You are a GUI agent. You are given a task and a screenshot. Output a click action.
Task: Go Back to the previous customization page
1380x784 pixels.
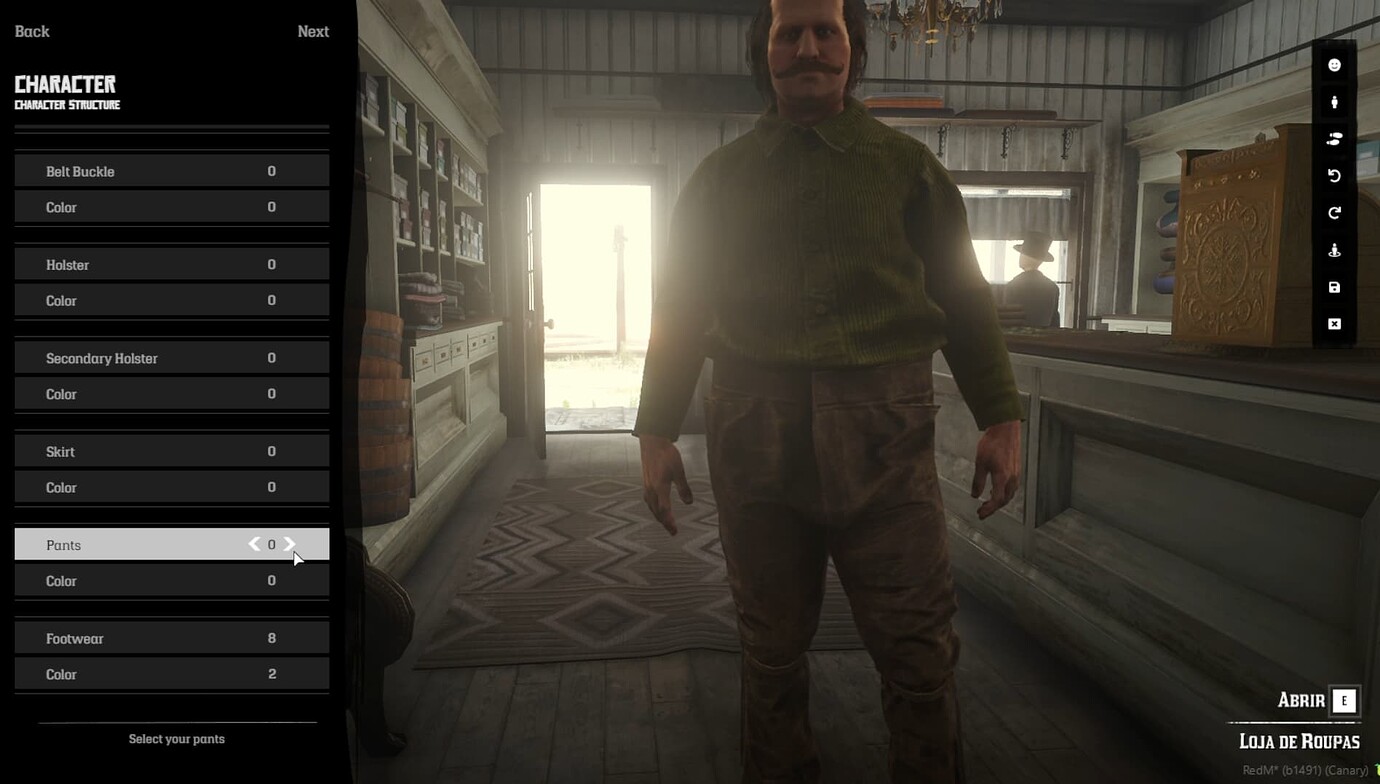click(x=31, y=31)
